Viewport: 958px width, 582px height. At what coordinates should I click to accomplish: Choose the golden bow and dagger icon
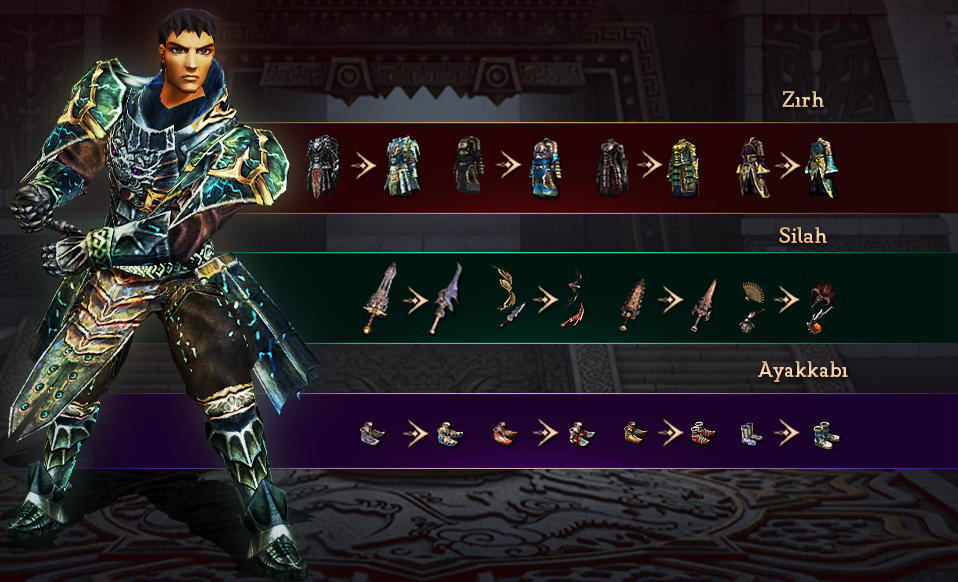tap(509, 297)
